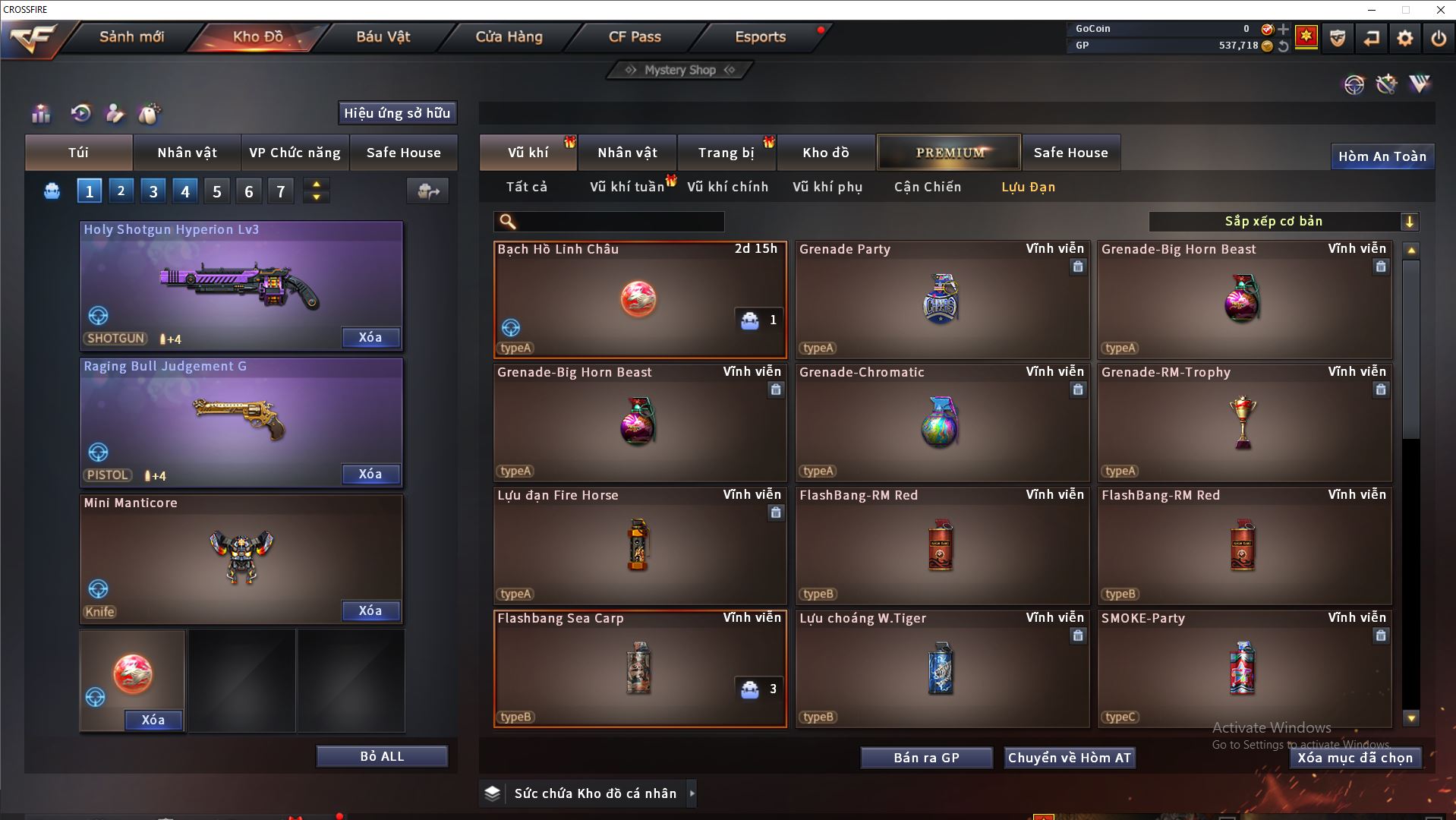Select the Cận Chiến weapon category
The width and height of the screenshot is (1456, 820).
coord(927,187)
